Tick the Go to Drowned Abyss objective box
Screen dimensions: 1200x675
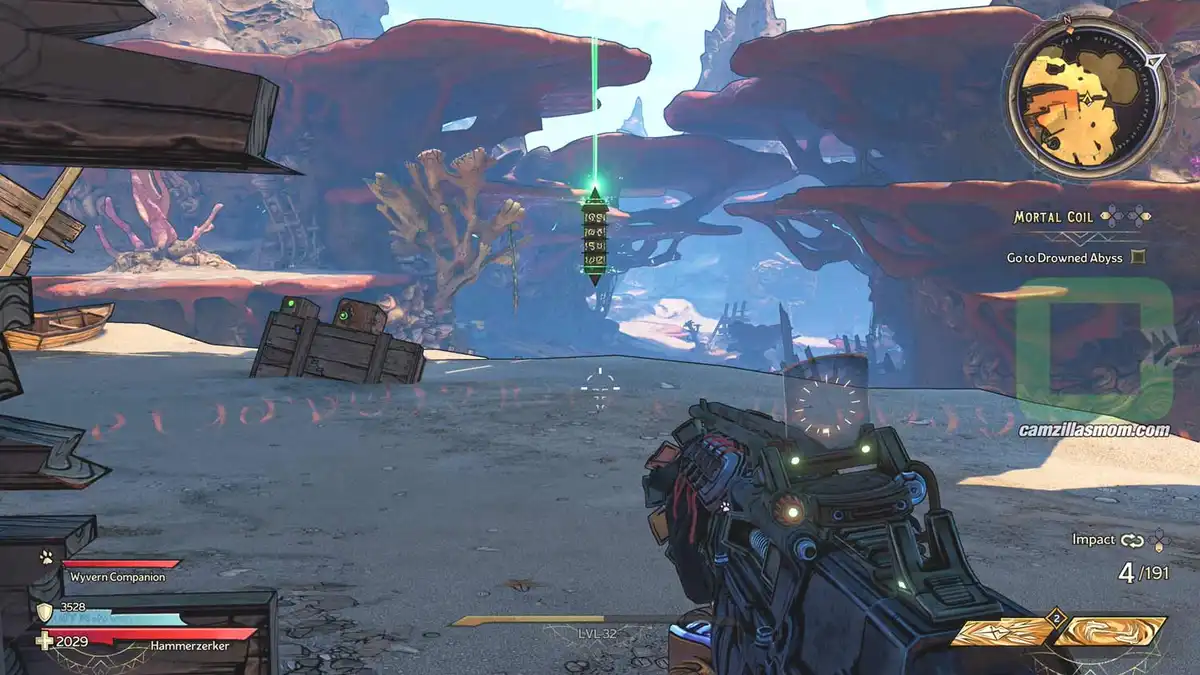(1137, 257)
